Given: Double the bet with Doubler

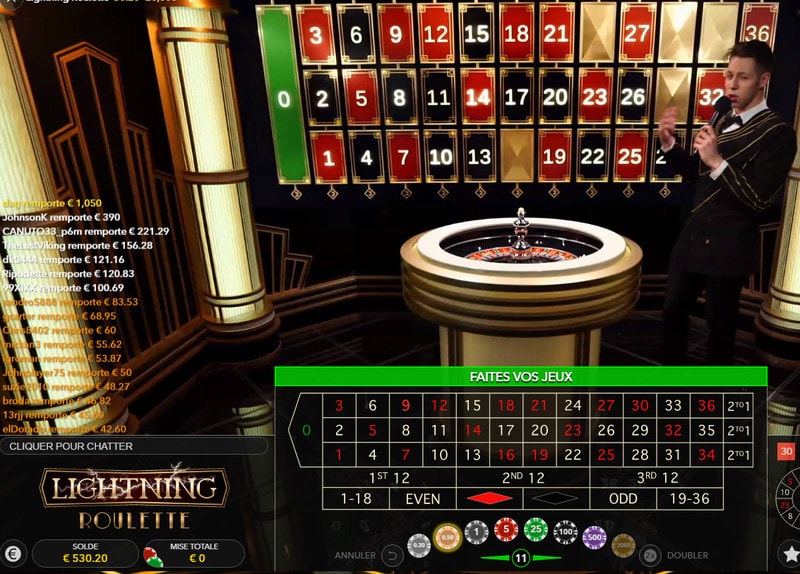Looking at the screenshot, I should click(x=650, y=555).
